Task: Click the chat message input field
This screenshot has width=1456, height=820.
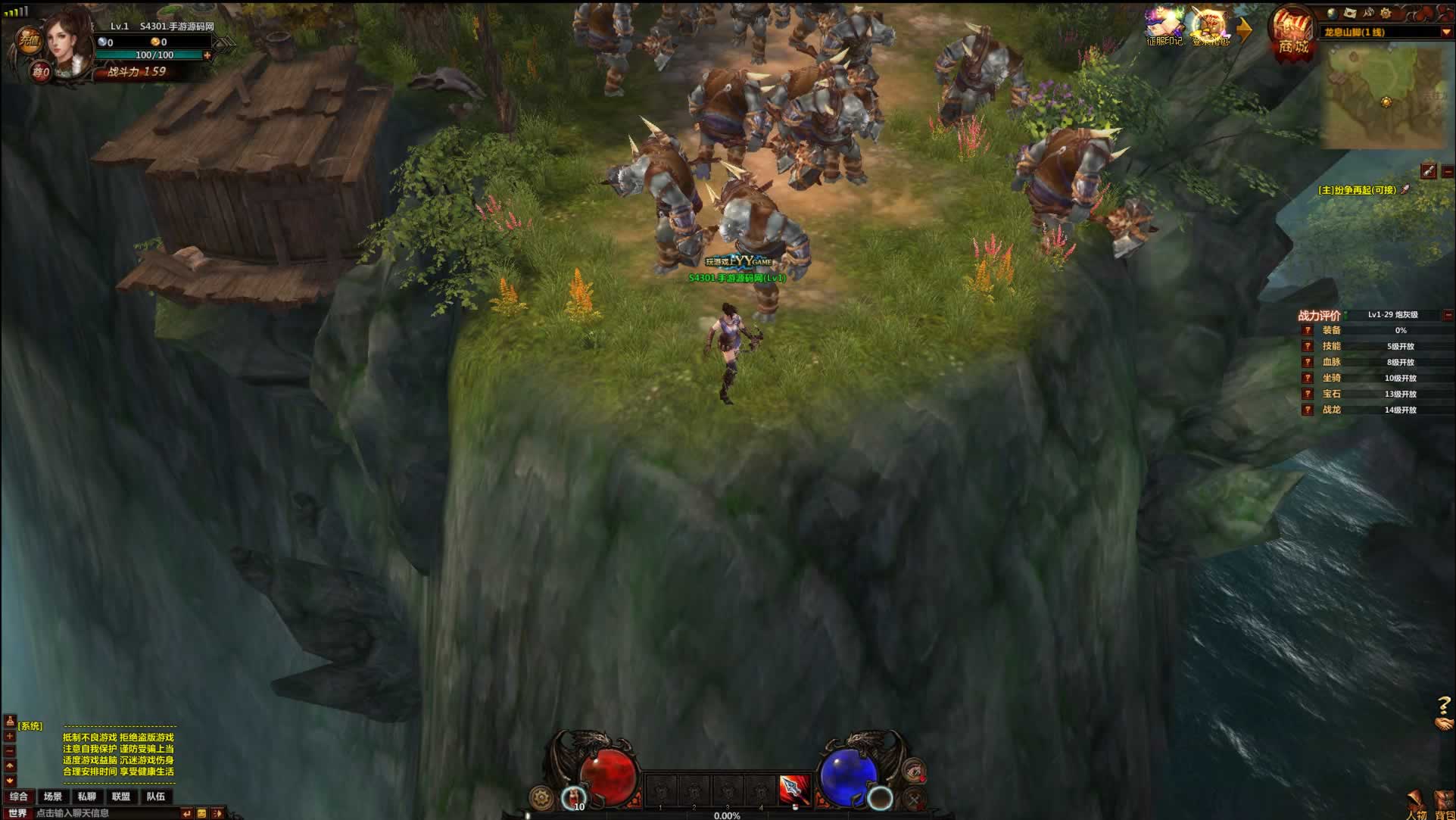Action: click(x=106, y=813)
